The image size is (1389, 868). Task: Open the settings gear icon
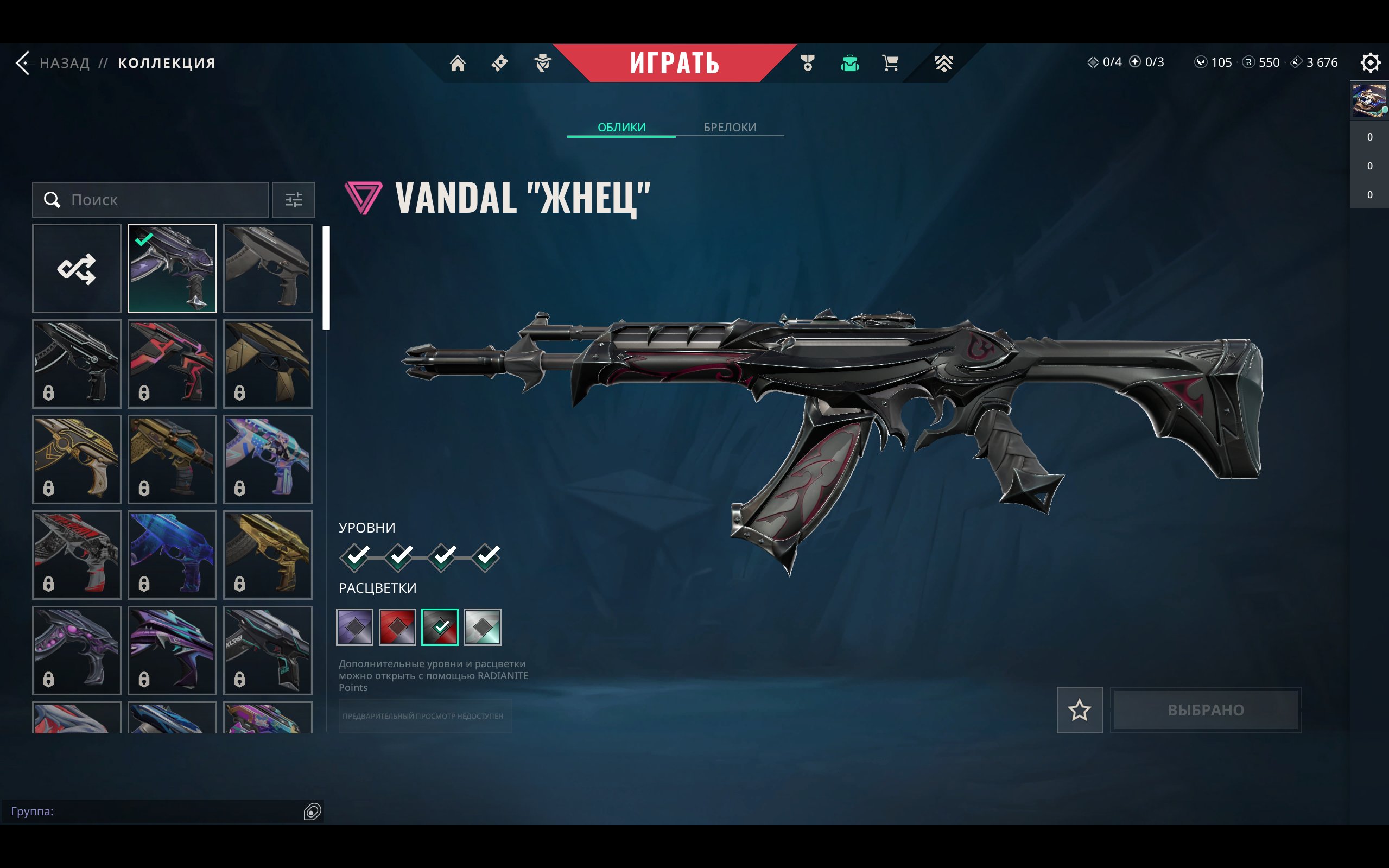point(1371,62)
